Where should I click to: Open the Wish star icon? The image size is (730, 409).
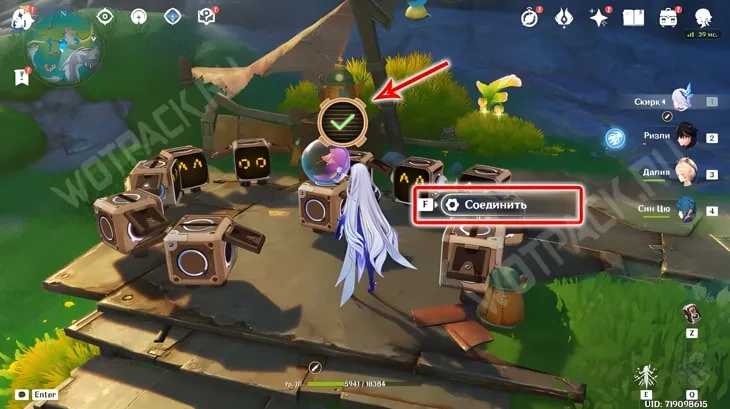tap(599, 17)
